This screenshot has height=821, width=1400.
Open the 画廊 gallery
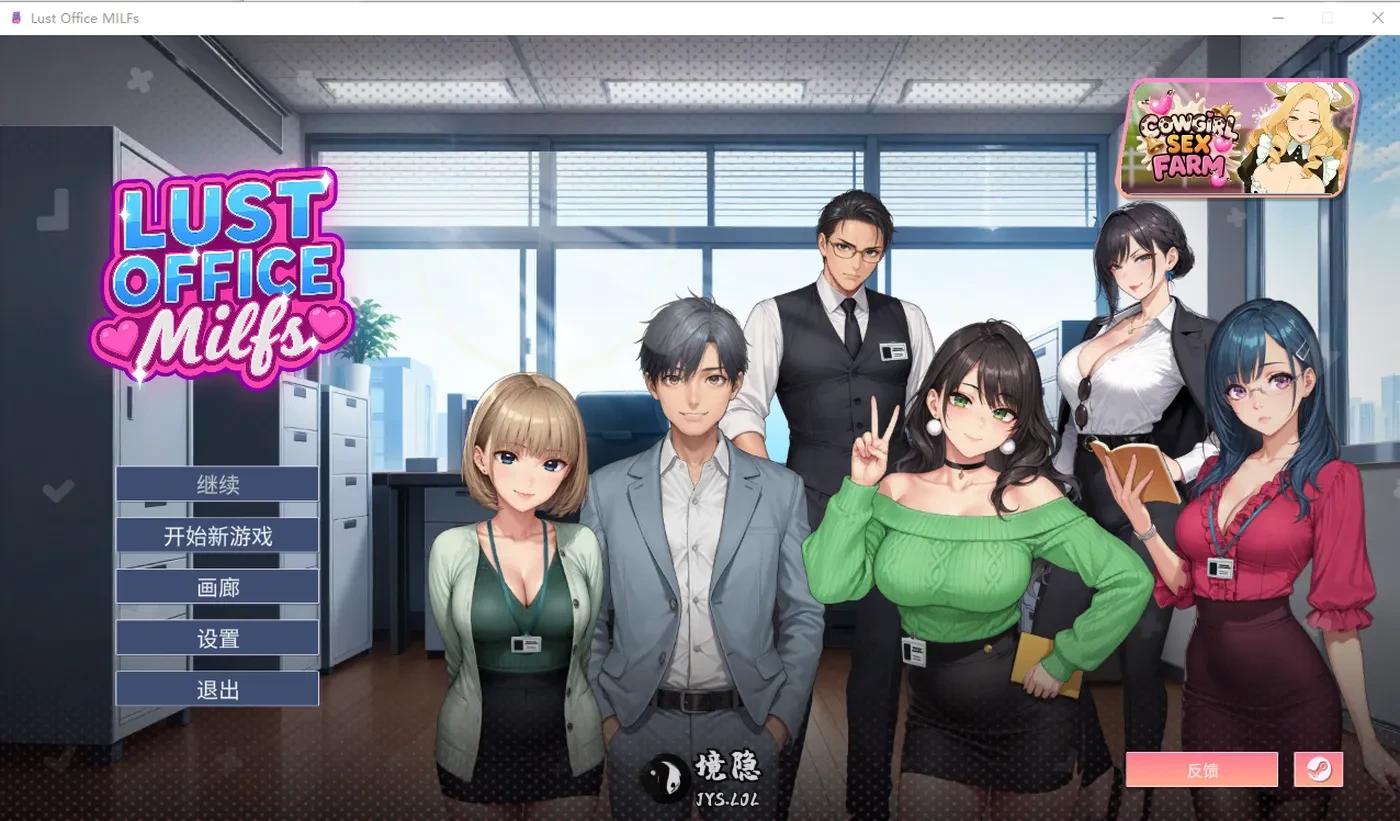216,586
